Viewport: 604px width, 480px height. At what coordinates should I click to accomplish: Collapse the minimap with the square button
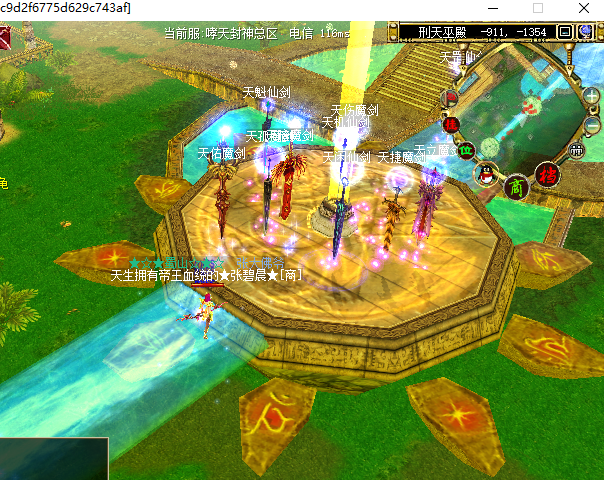(x=564, y=32)
